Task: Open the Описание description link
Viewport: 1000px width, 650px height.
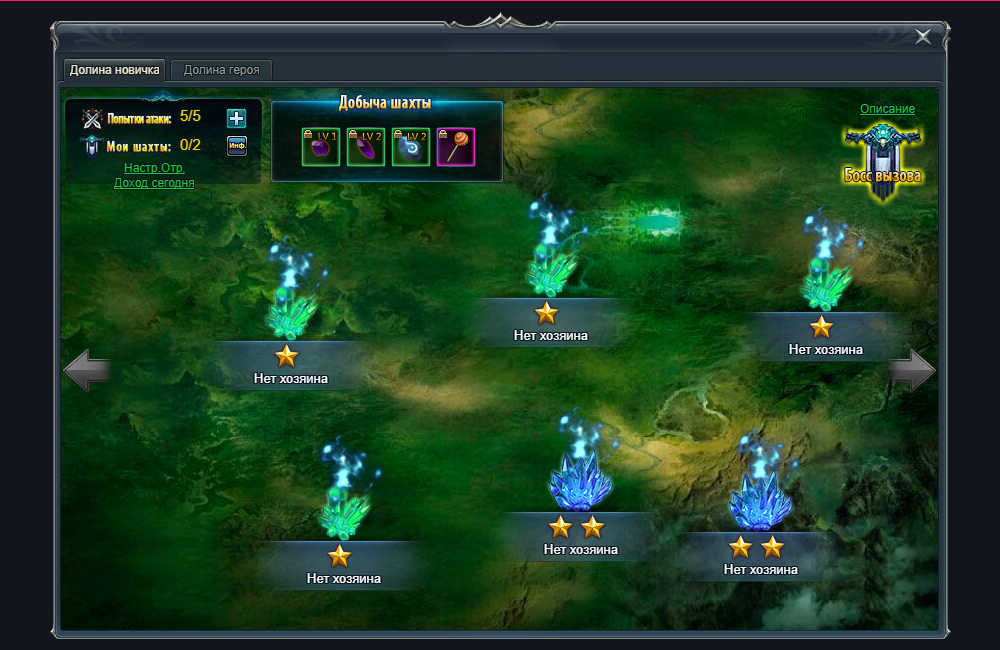Action: 887,109
